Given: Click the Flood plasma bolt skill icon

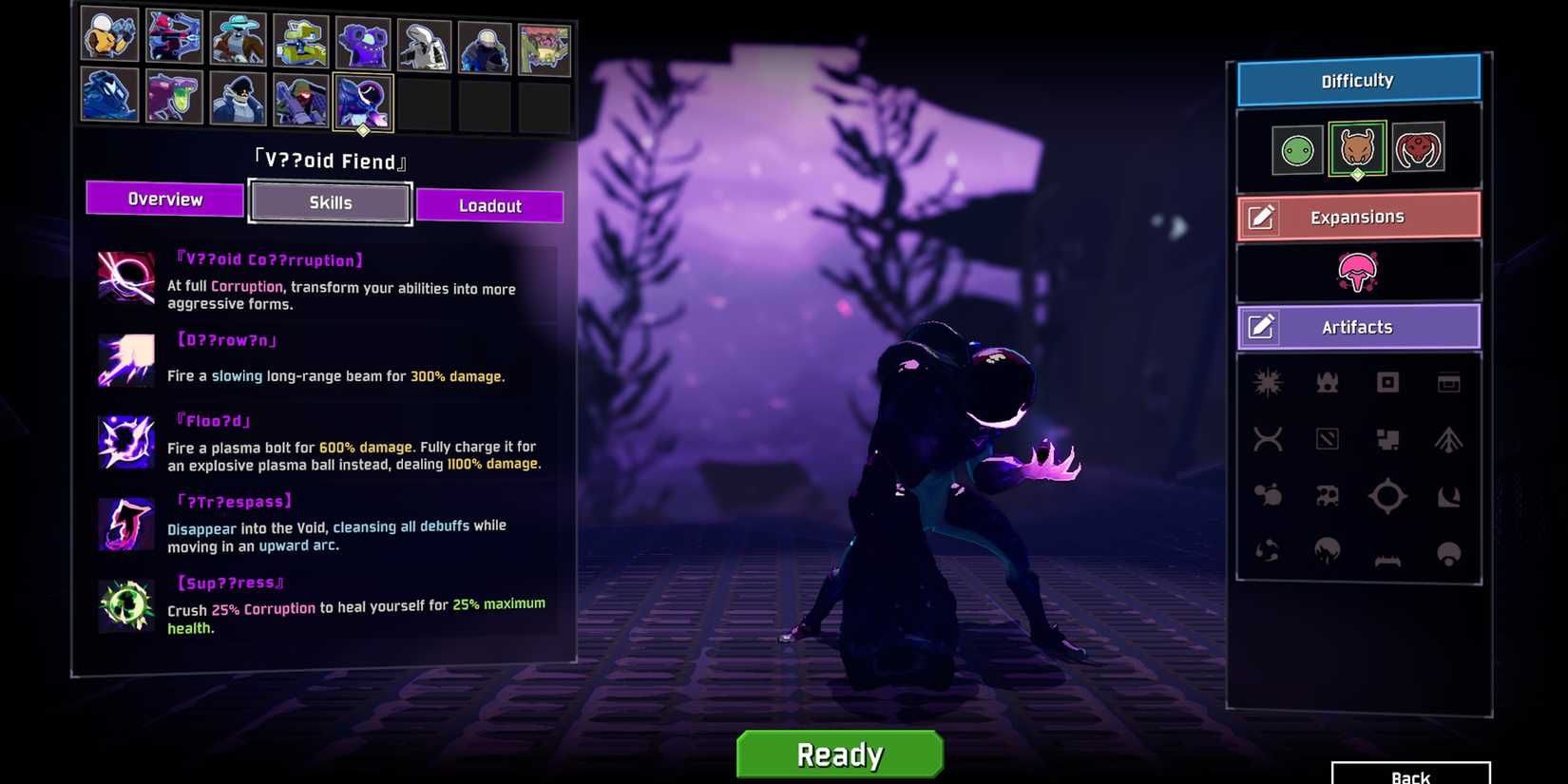Looking at the screenshot, I should (125, 442).
